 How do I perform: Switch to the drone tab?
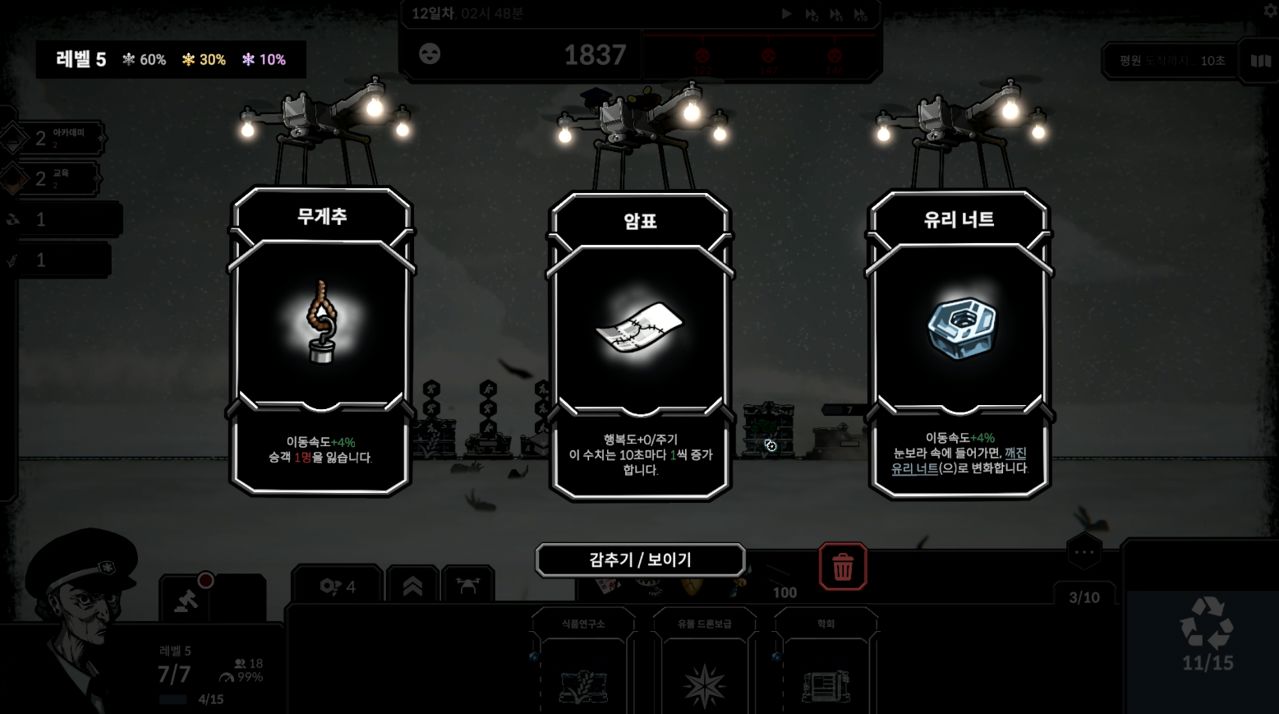point(468,586)
